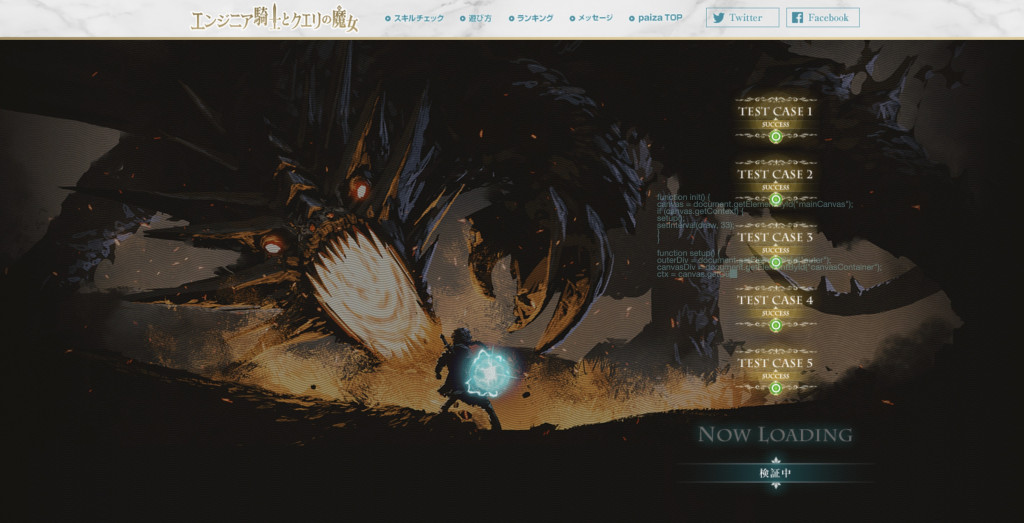Open the メッセージ page

(x=594, y=18)
